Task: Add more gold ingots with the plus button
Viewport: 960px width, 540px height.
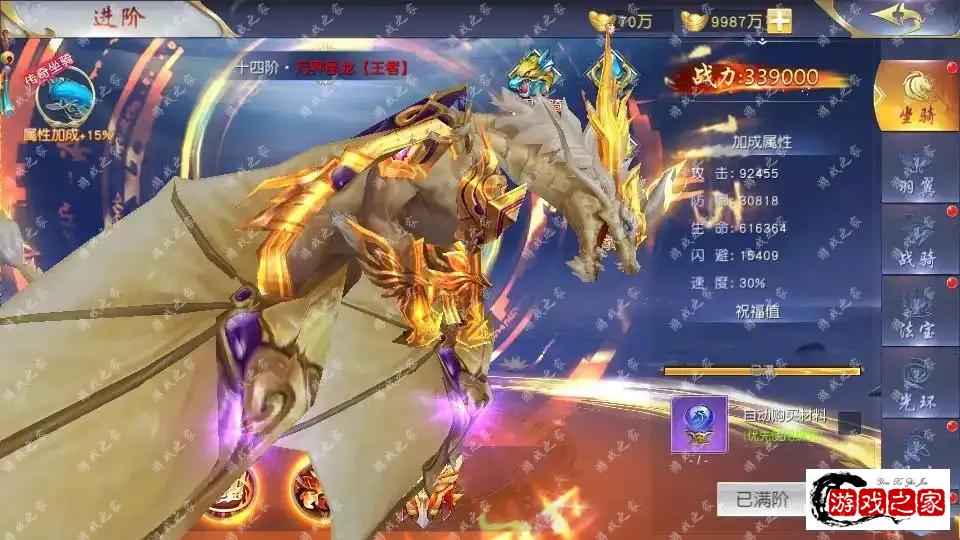Action: [x=779, y=21]
